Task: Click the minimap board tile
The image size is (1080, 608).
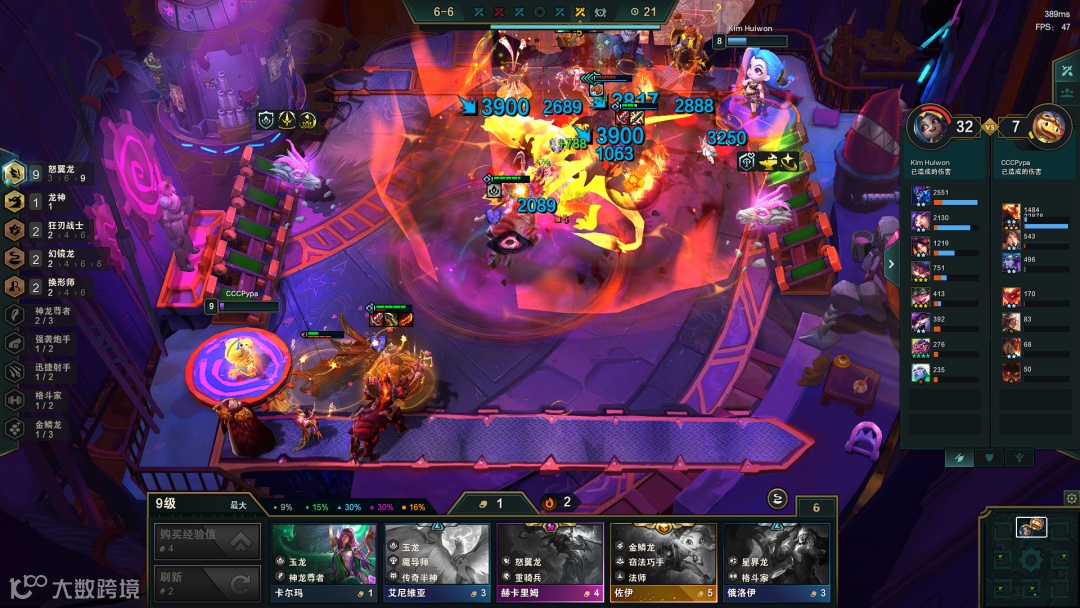Action: point(1031,527)
